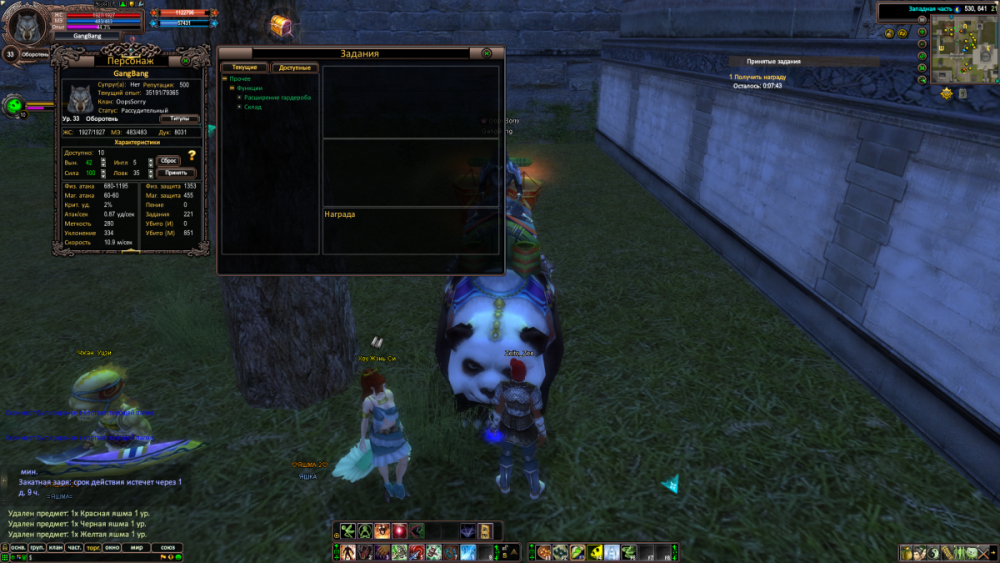Viewport: 1000px width, 563px height.
Task: Select the клан chat channel tab
Action: coord(57,547)
